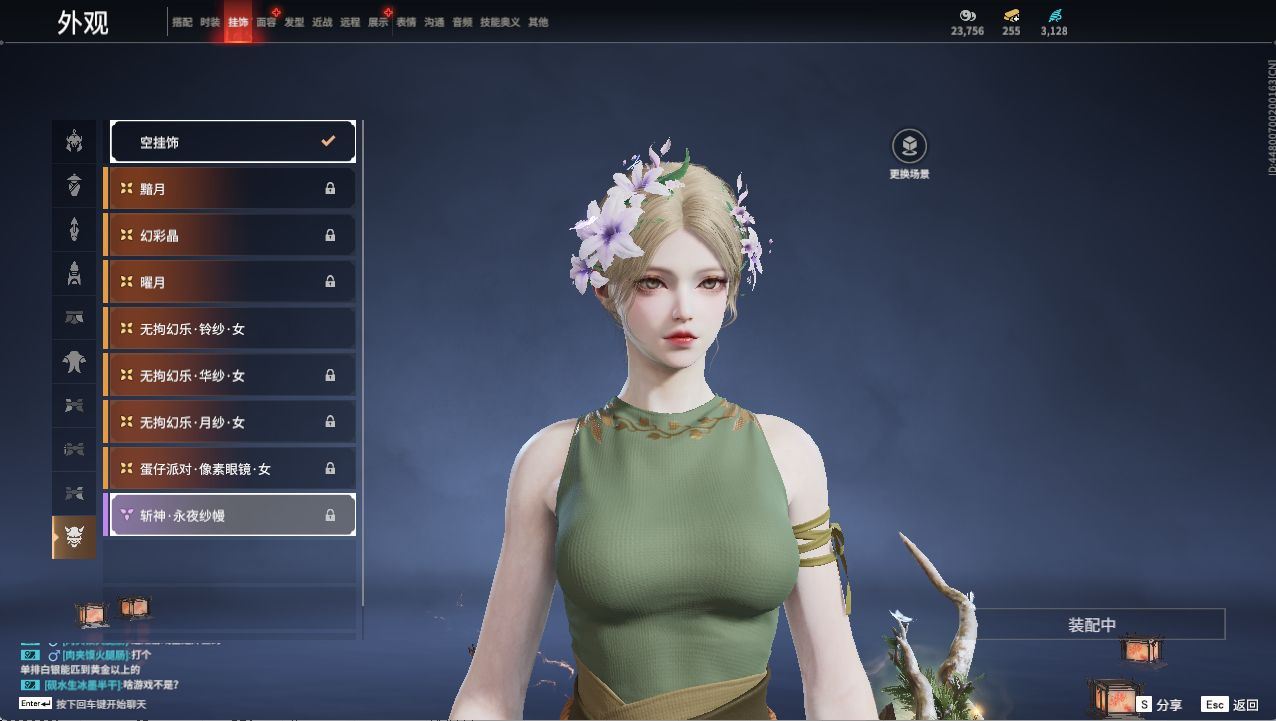The width and height of the screenshot is (1276, 721).
Task: Pick the 无拘幻乐·铃纱·女 accessory
Action: point(231,329)
